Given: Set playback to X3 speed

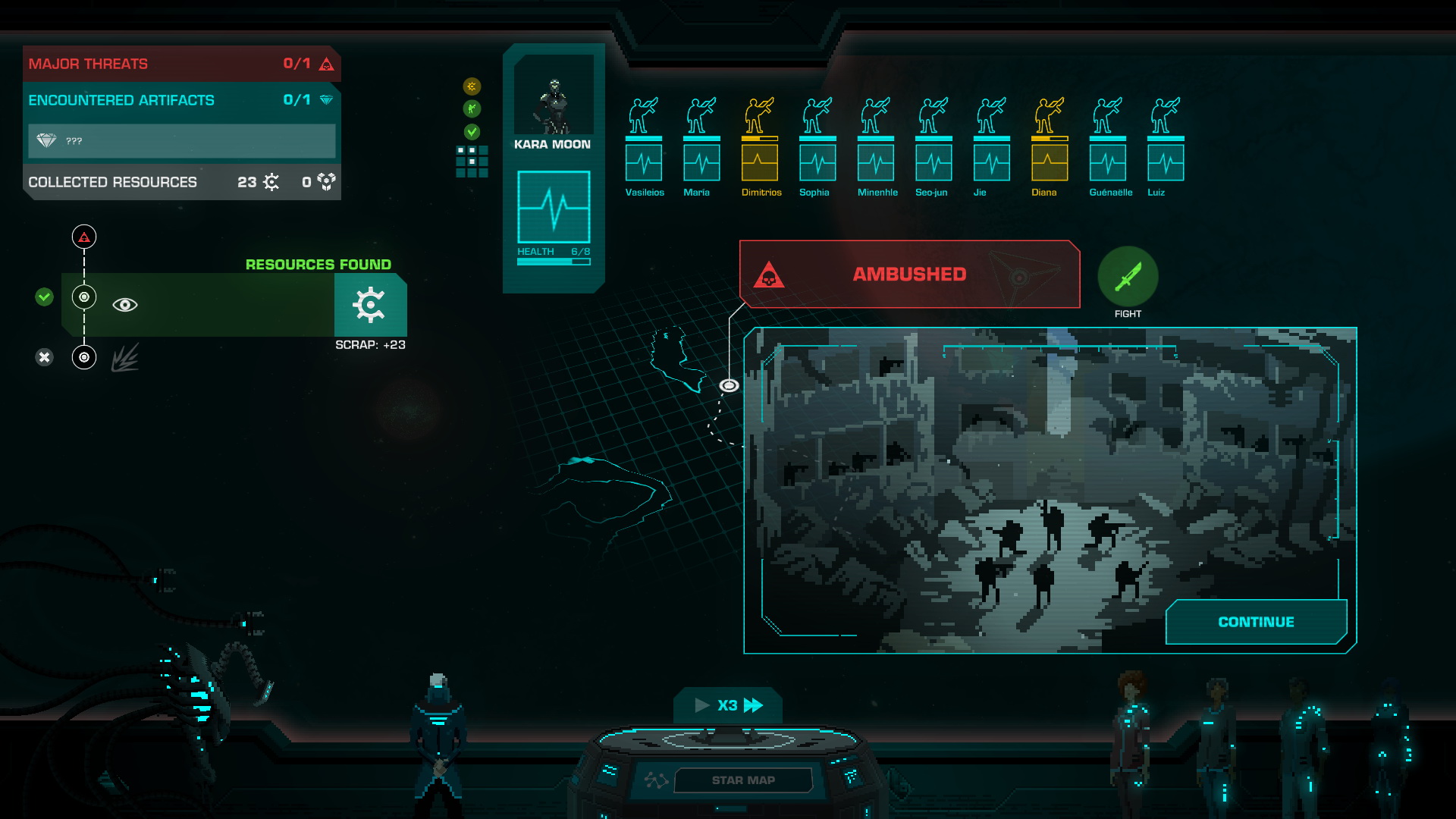Looking at the screenshot, I should [x=728, y=705].
